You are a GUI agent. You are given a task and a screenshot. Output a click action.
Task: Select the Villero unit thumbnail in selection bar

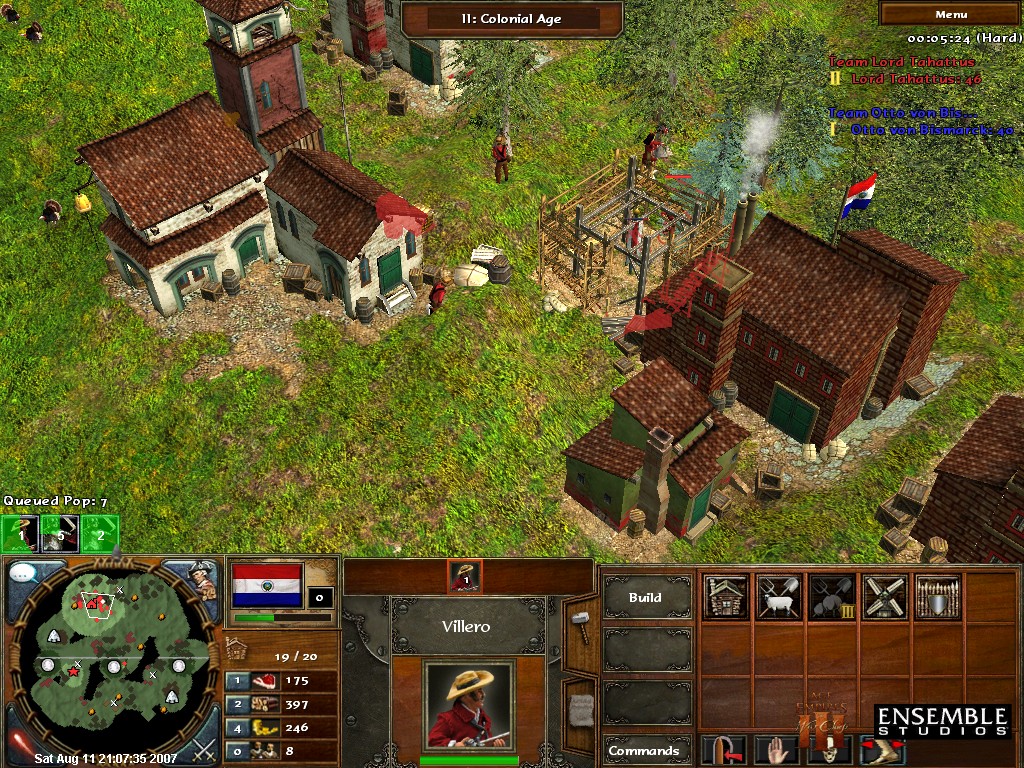465,577
